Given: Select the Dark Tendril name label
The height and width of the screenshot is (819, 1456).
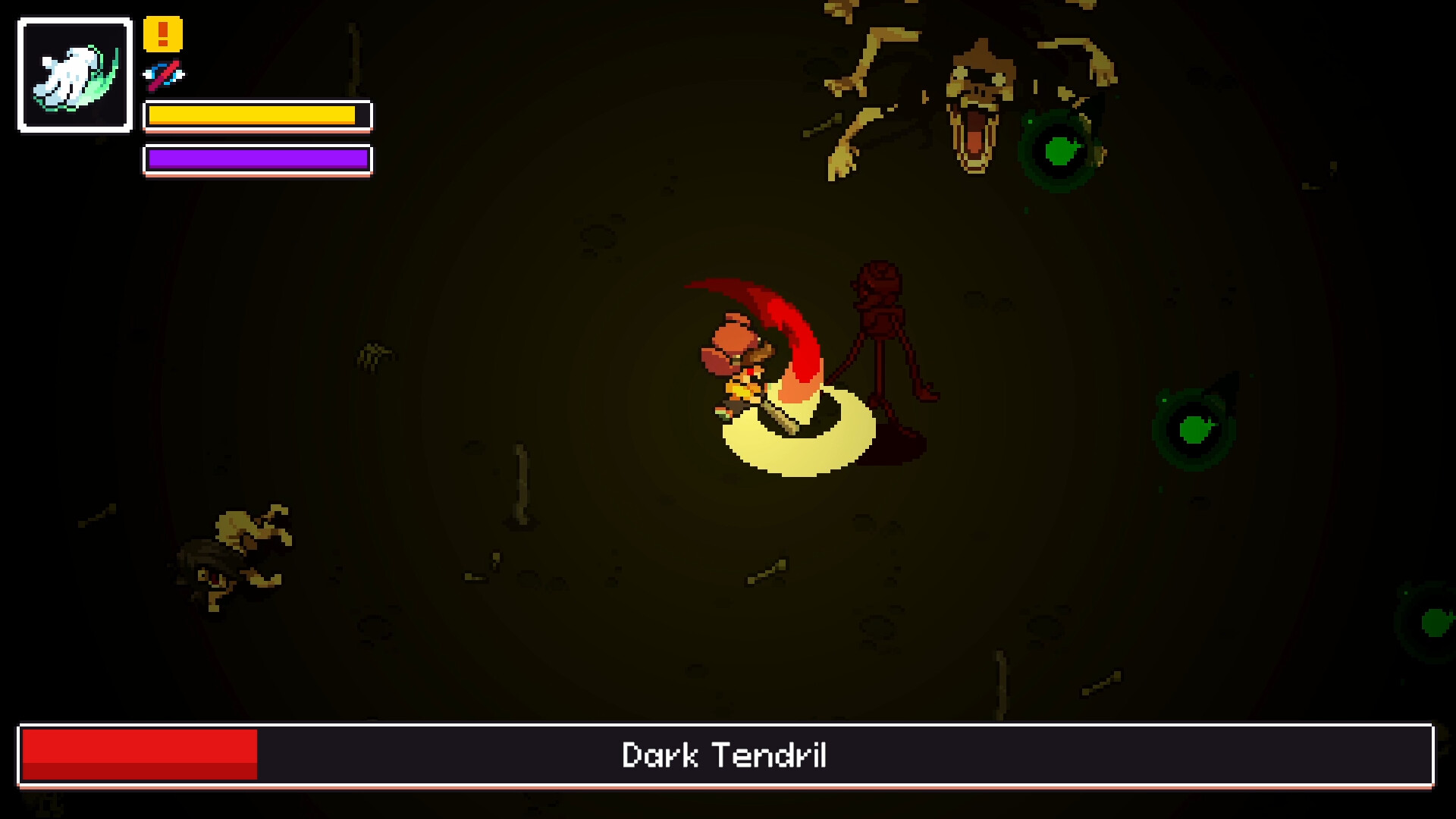Looking at the screenshot, I should point(726,755).
